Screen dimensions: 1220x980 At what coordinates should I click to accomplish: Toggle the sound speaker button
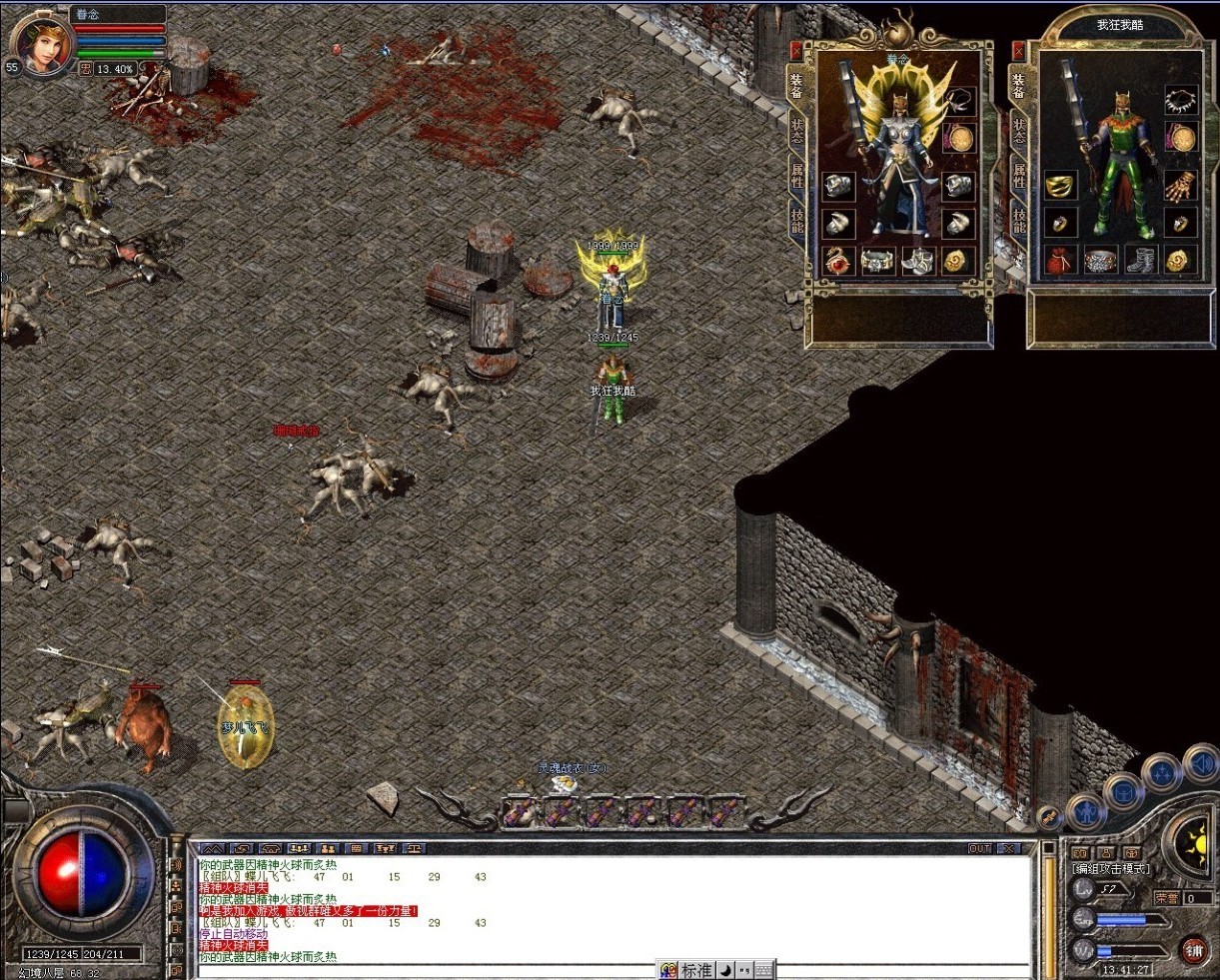tap(1201, 765)
